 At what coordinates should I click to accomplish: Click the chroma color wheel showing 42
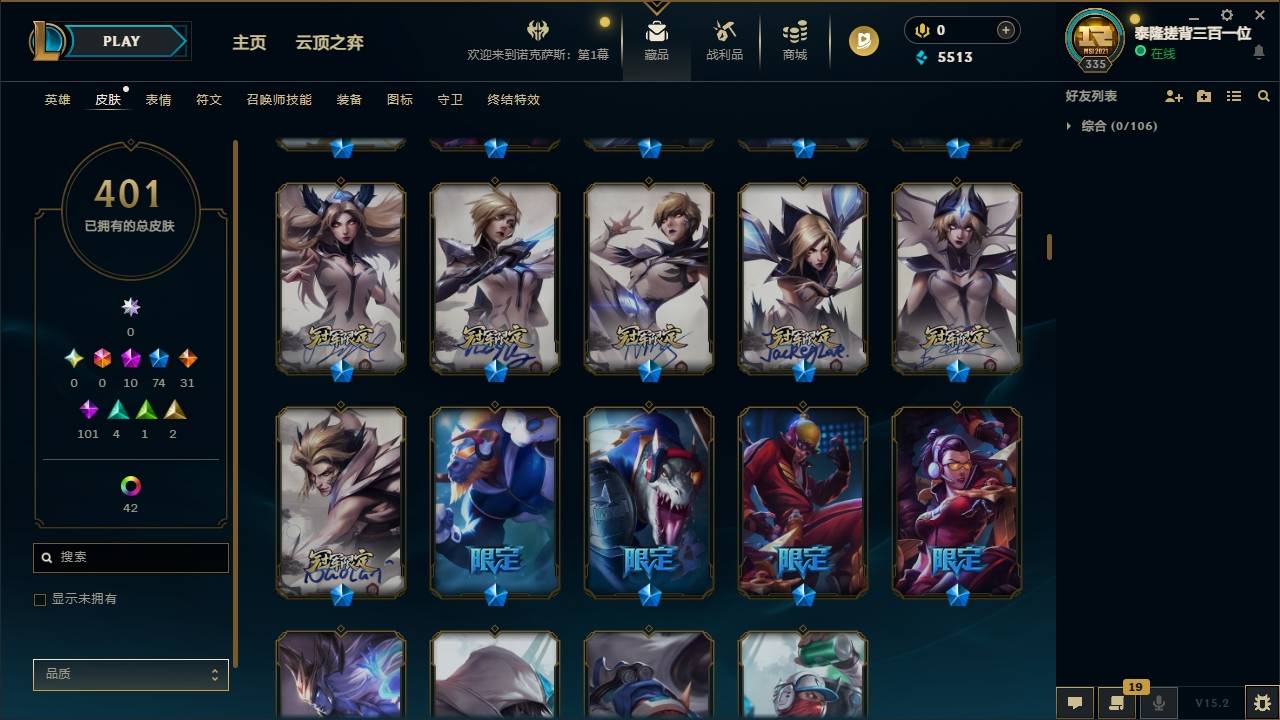(129, 488)
